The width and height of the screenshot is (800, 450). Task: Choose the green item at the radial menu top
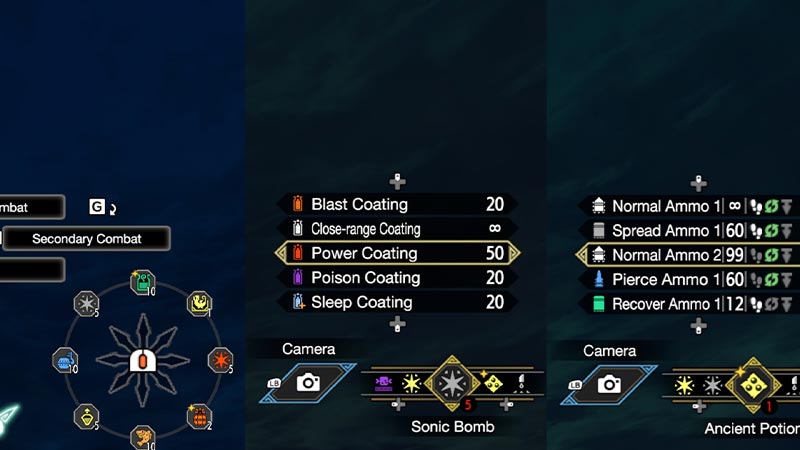(141, 283)
